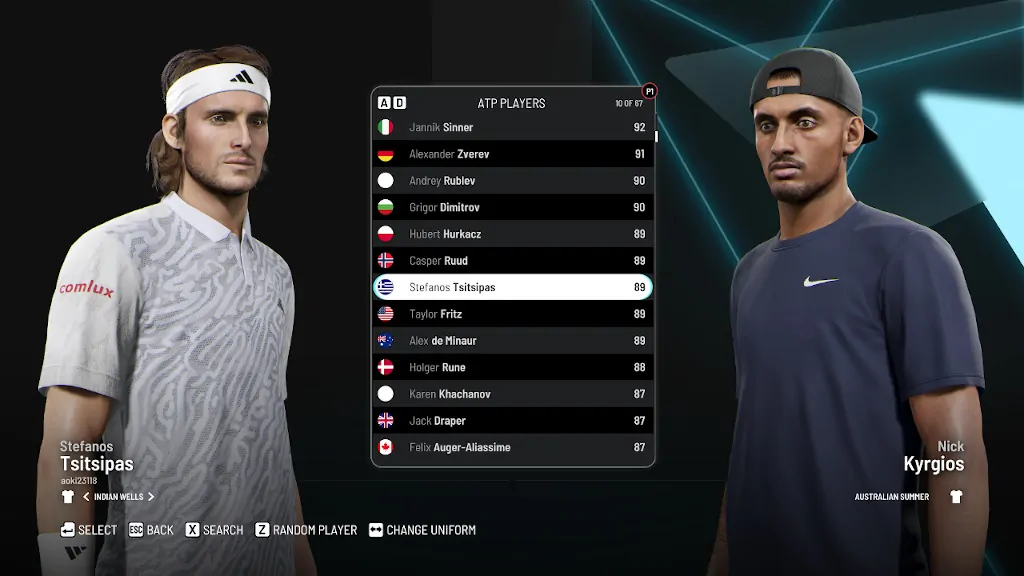This screenshot has width=1024, height=576.
Task: Choose Hubert Hurkacz from ATP players
Action: coord(512,234)
